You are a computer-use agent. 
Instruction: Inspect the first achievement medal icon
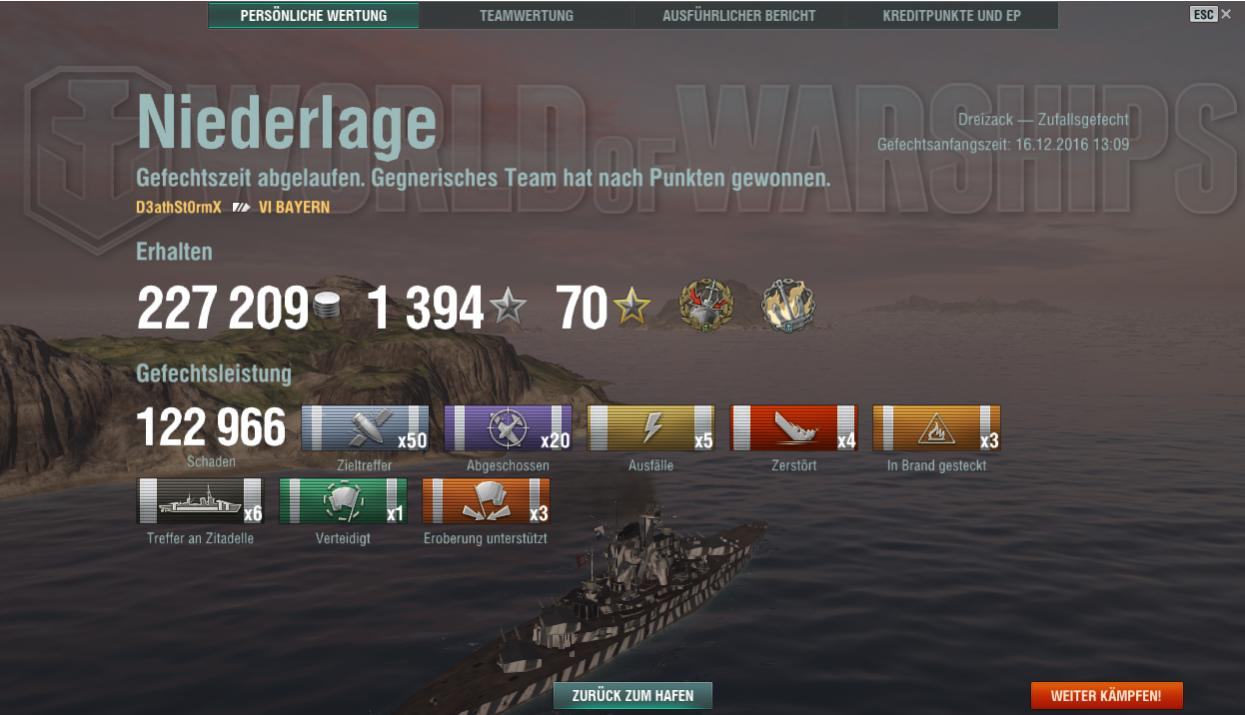tap(705, 306)
